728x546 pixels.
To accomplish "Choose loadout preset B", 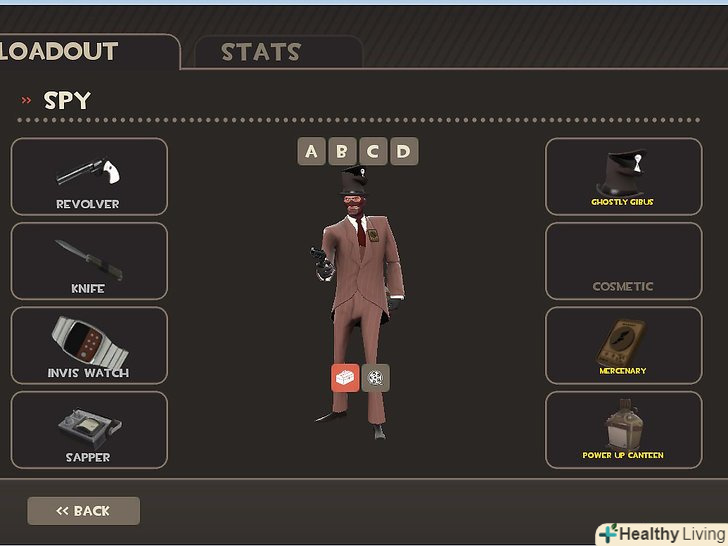I will click(342, 152).
